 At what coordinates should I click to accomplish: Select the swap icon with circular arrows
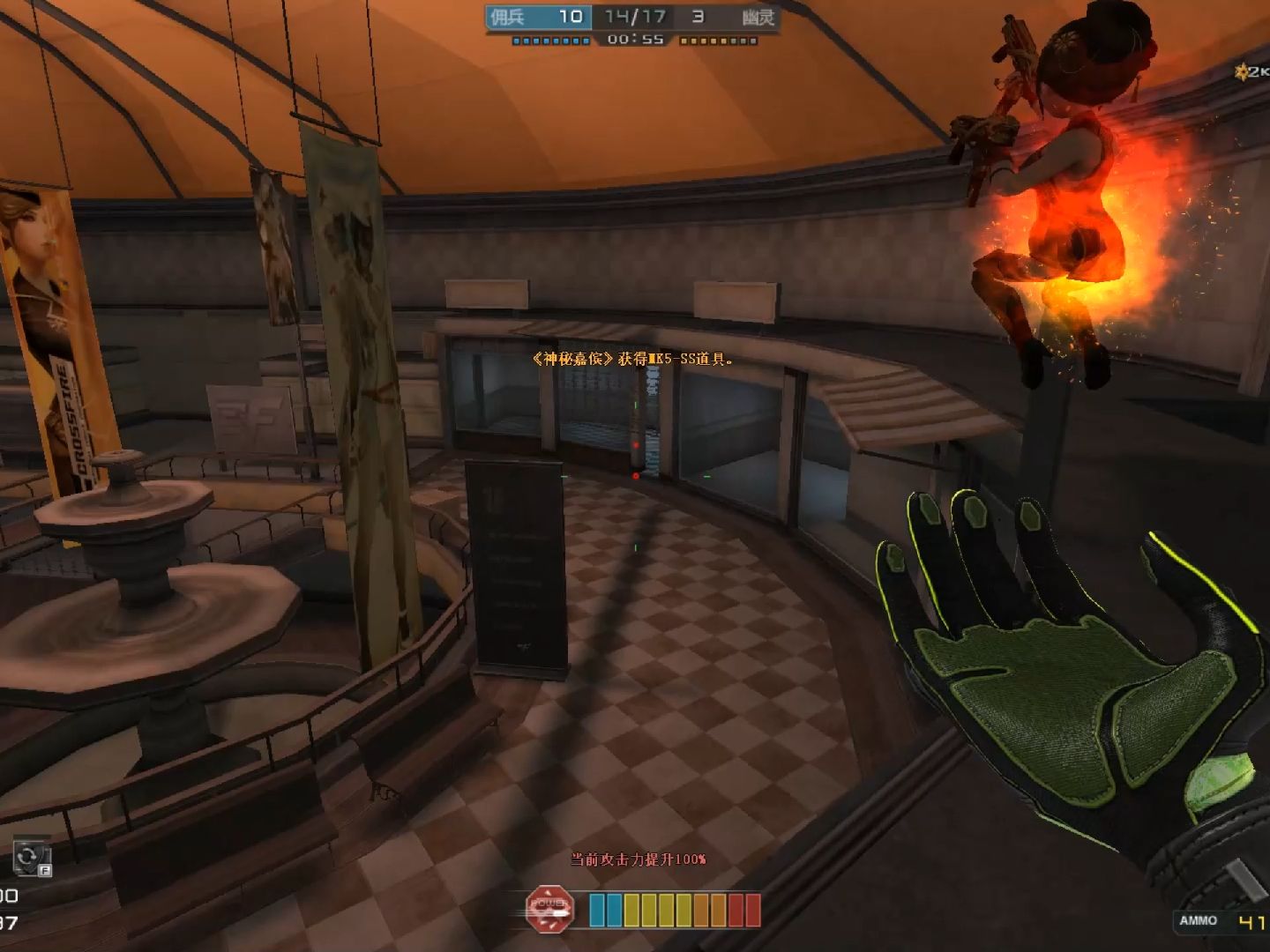tap(30, 857)
